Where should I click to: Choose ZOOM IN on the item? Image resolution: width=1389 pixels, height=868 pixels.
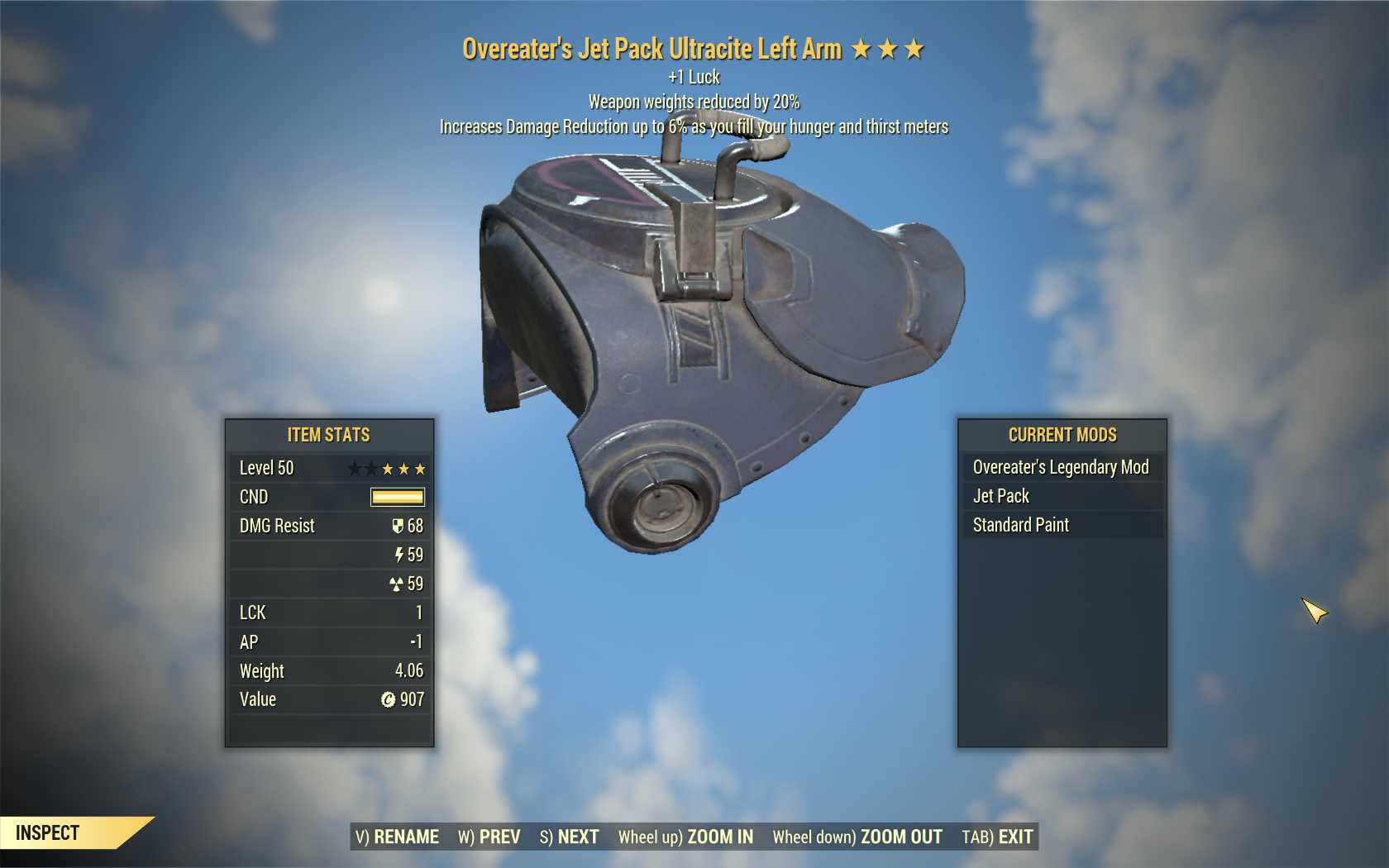(x=685, y=837)
